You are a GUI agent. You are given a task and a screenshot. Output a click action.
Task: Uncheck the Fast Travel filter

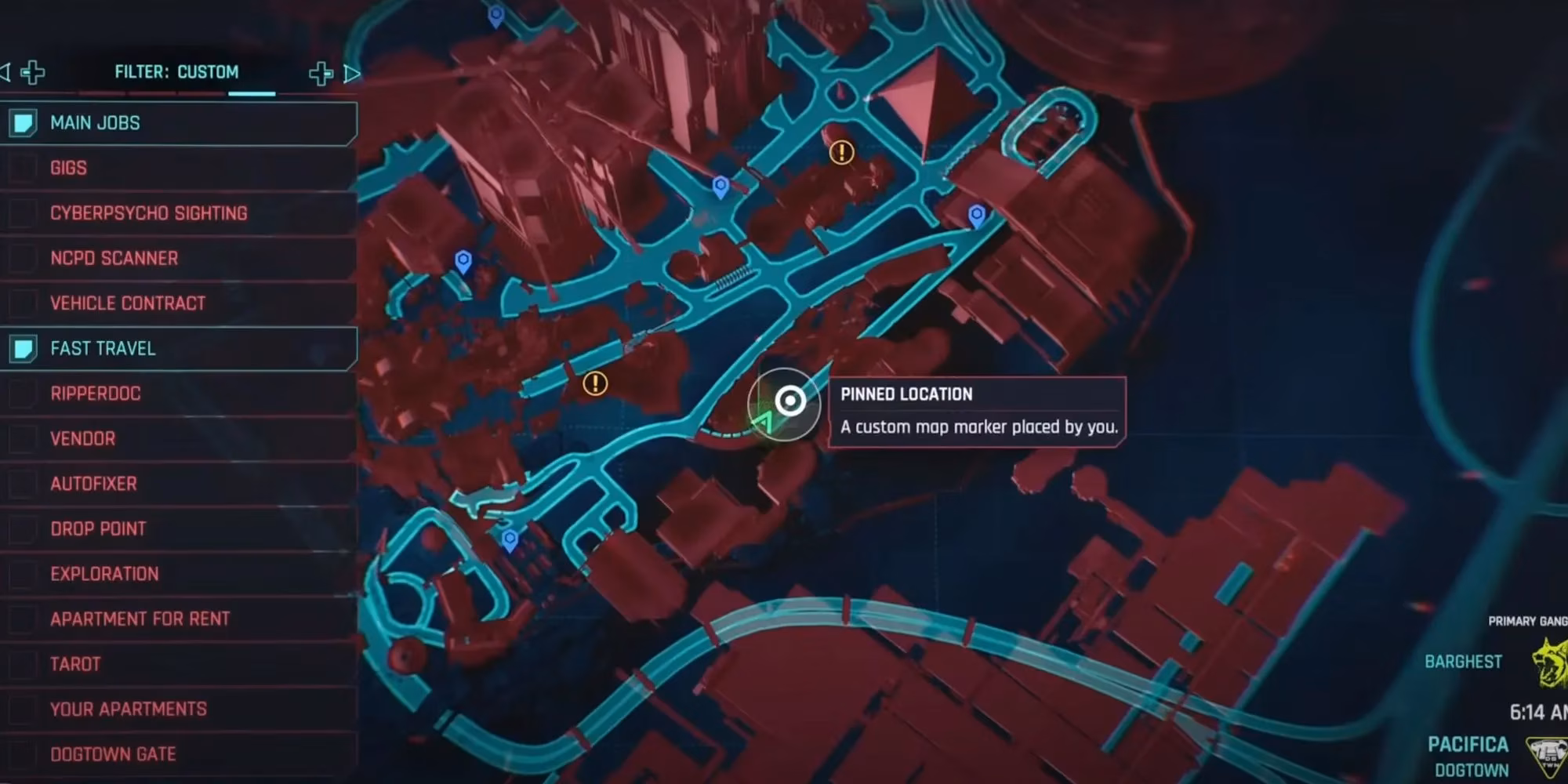coord(24,349)
